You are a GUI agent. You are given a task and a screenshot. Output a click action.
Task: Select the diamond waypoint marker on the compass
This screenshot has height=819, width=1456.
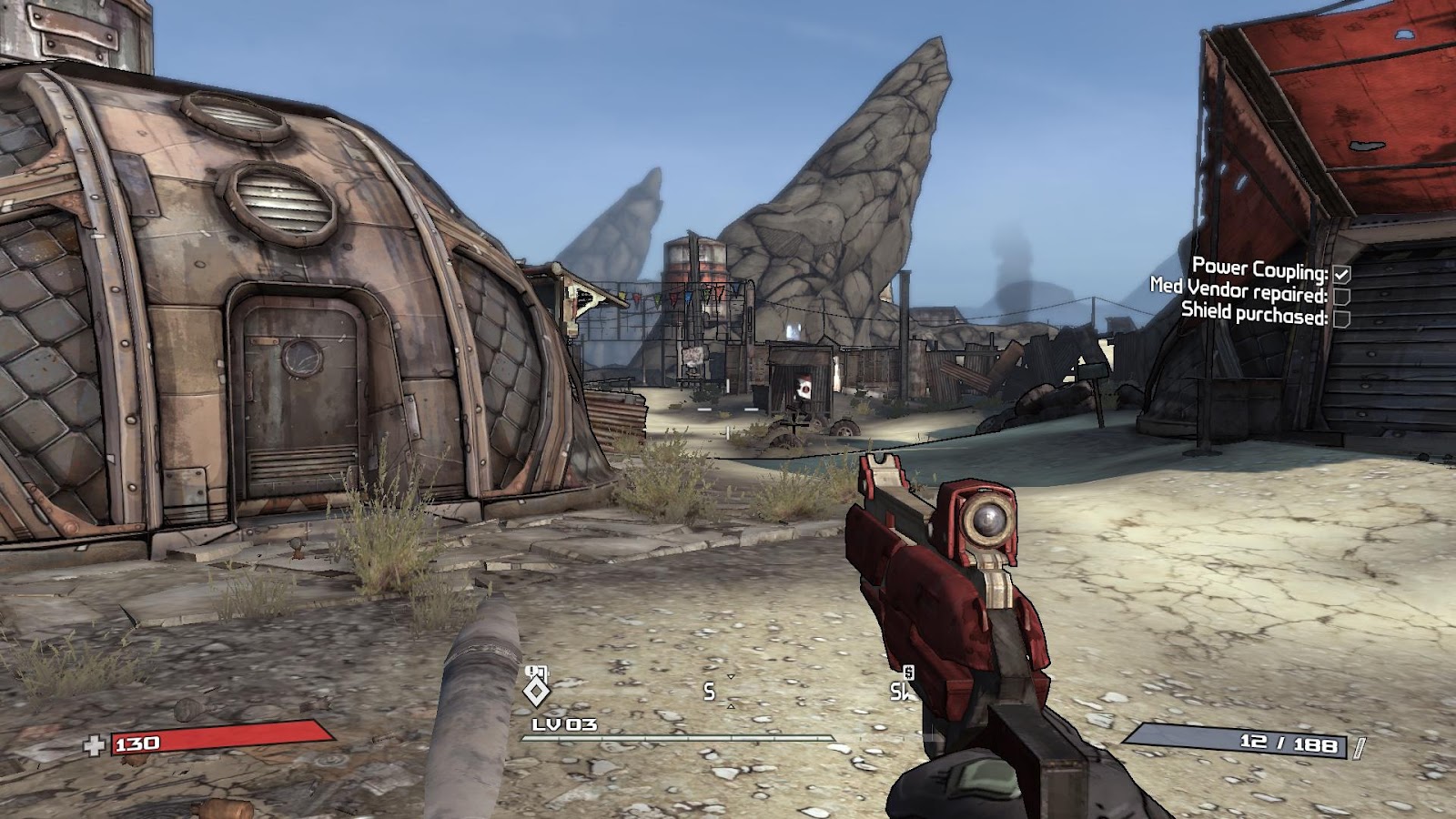click(x=537, y=692)
